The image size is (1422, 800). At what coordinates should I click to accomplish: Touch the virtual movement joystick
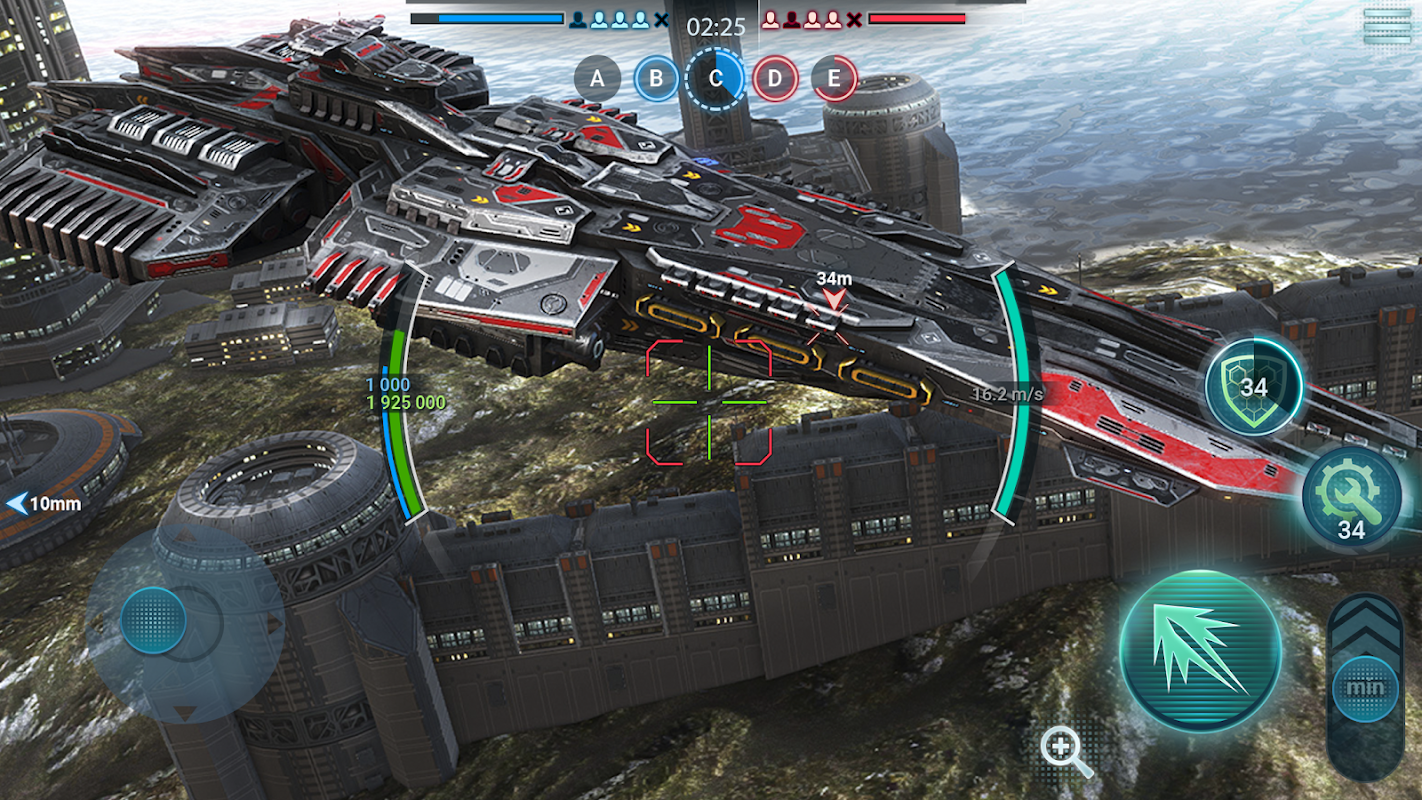click(154, 621)
